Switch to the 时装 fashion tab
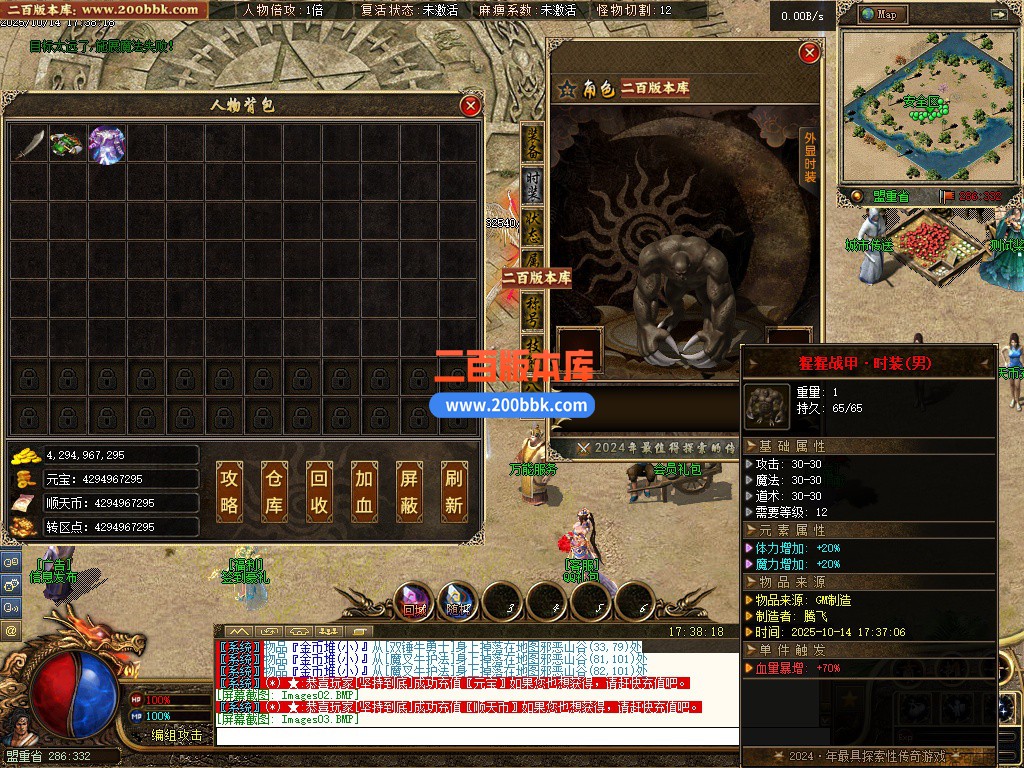 [533, 182]
